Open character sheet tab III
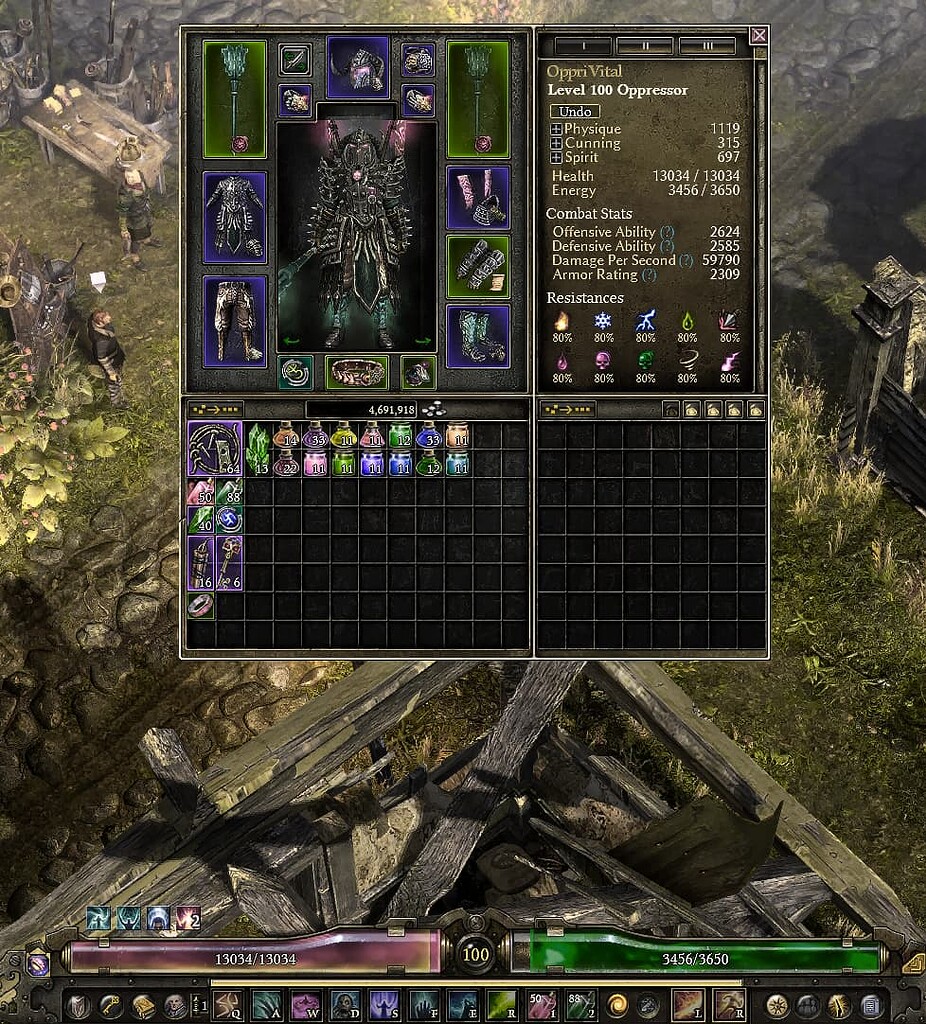Viewport: 926px width, 1024px height. coord(706,46)
